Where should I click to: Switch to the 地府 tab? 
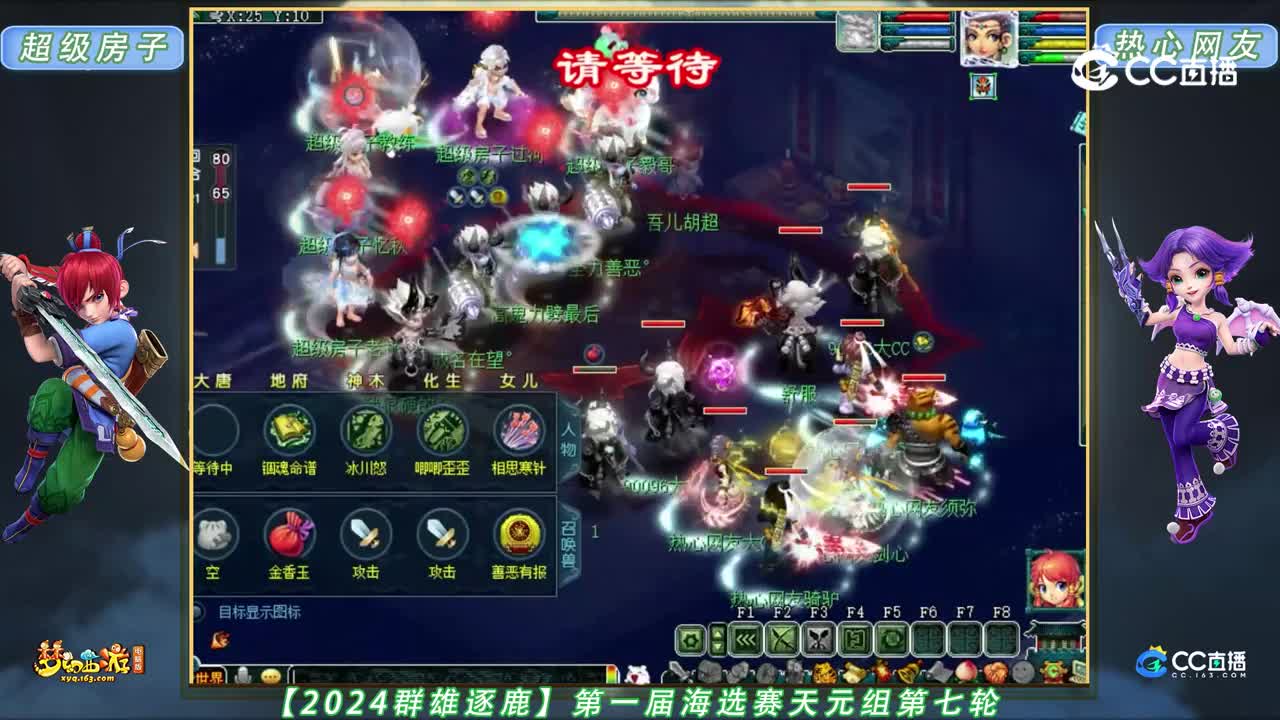point(289,380)
